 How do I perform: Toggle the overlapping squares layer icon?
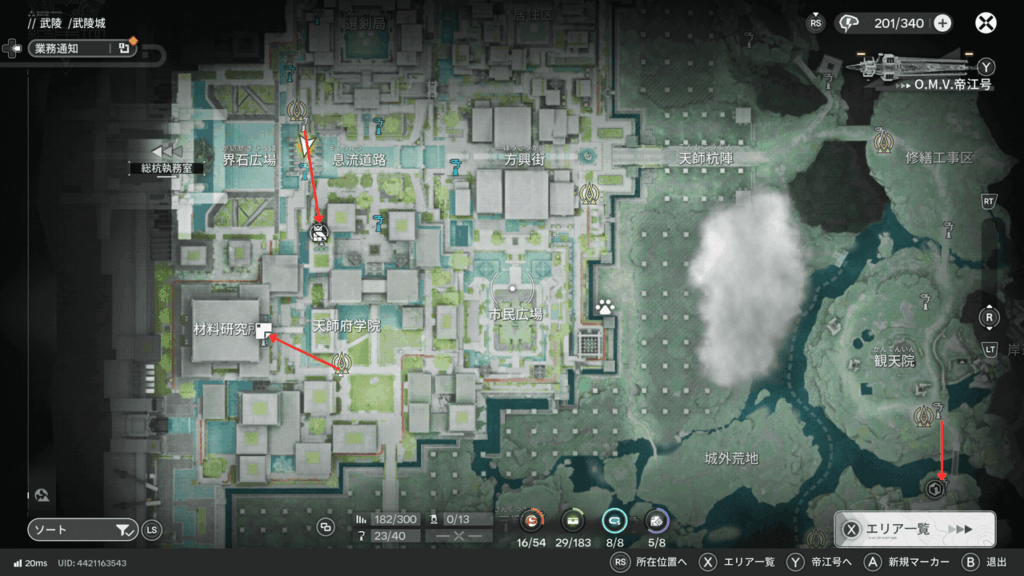point(325,527)
